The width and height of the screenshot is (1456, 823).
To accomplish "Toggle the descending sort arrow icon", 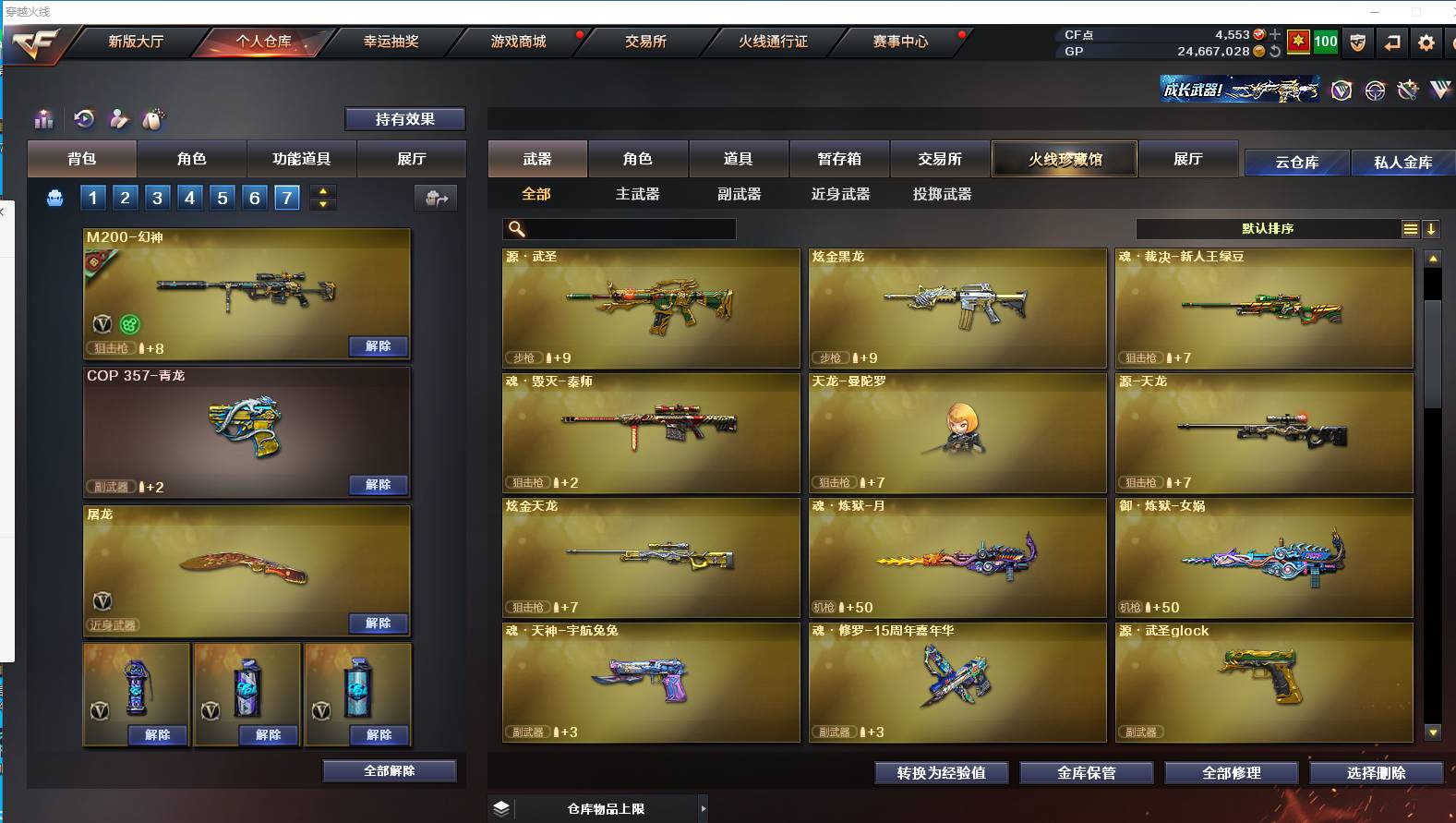I will (1433, 228).
